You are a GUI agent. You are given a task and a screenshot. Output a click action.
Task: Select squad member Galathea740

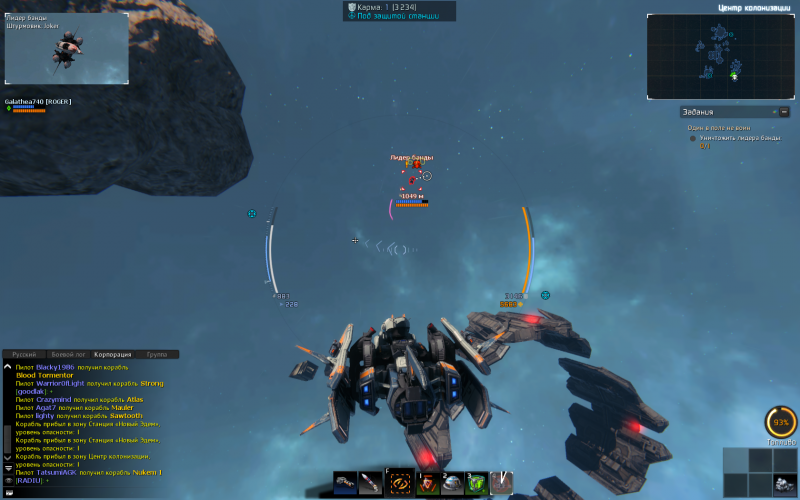pyautogui.click(x=38, y=102)
